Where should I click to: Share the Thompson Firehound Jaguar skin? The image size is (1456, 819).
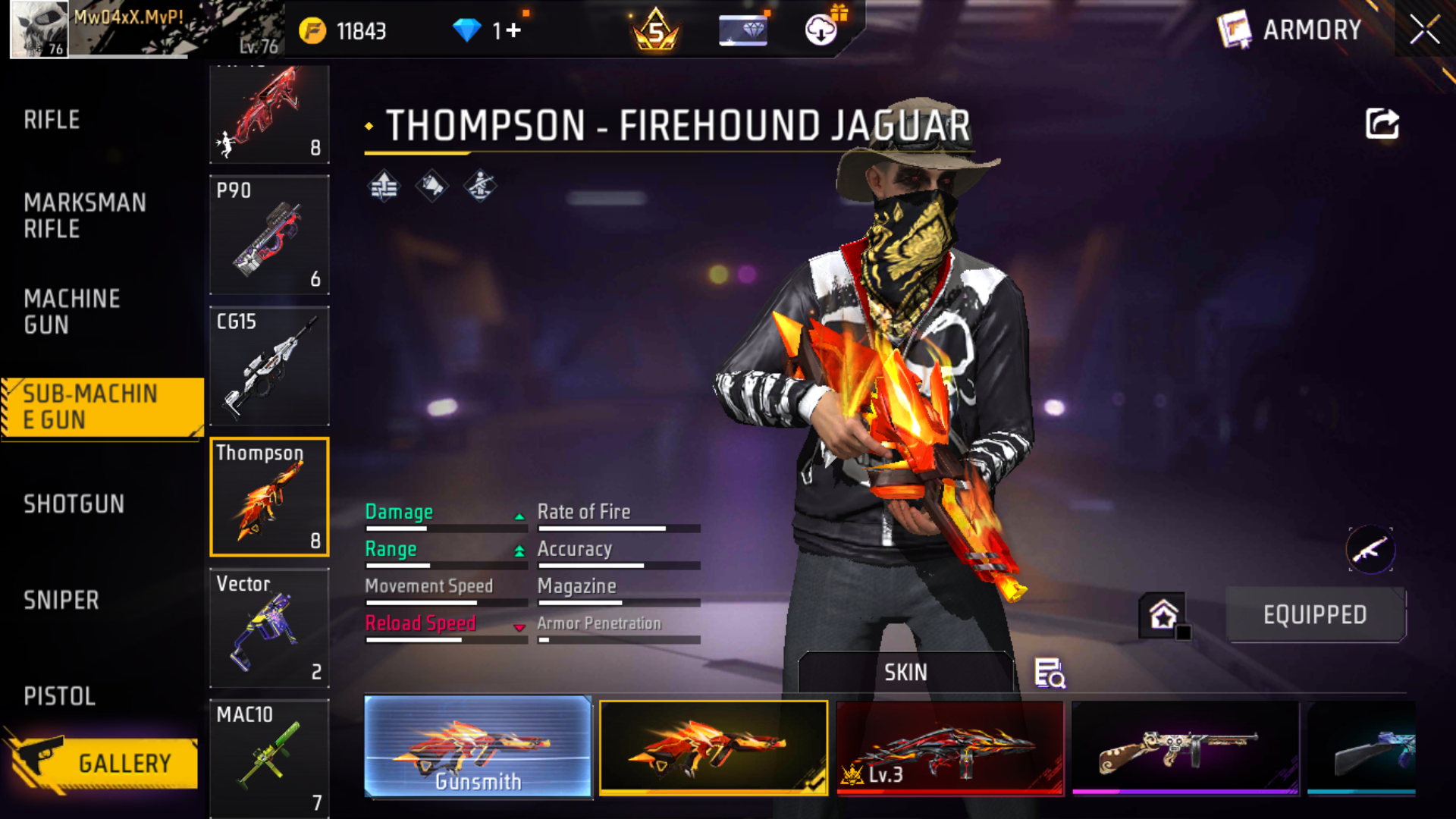point(1382,124)
